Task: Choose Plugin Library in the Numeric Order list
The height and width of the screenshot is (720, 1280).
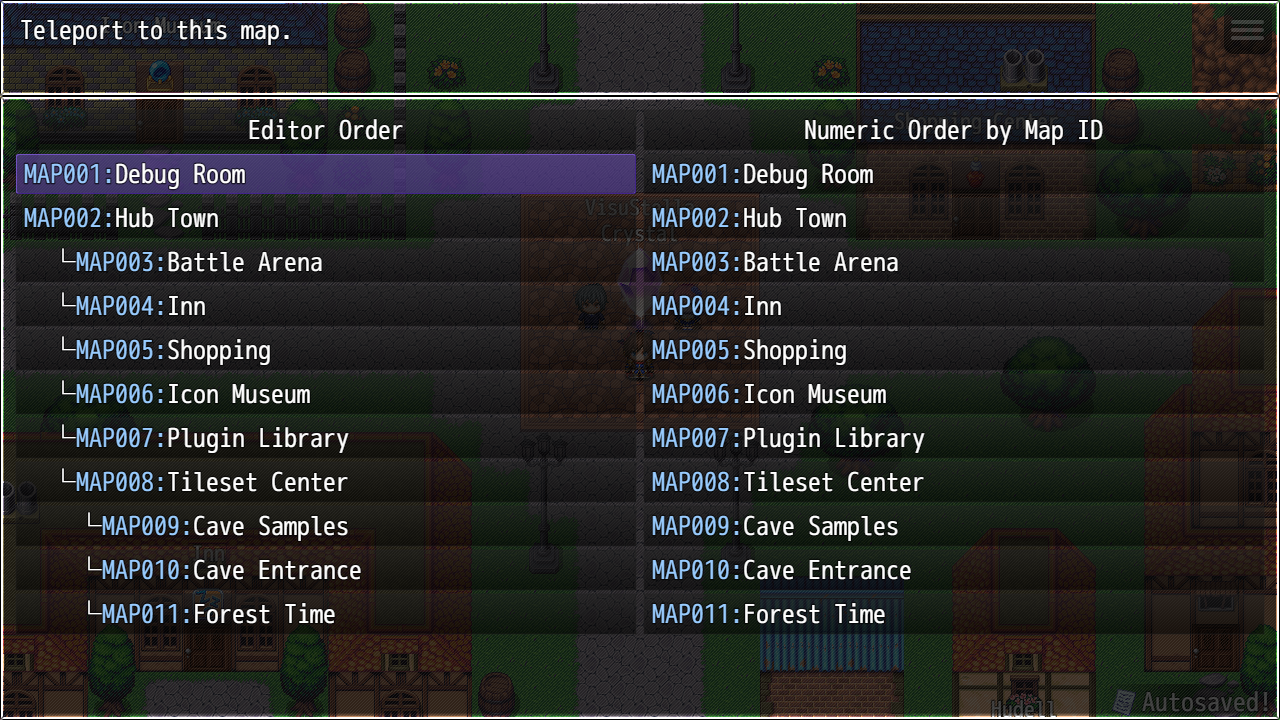Action: click(x=954, y=439)
